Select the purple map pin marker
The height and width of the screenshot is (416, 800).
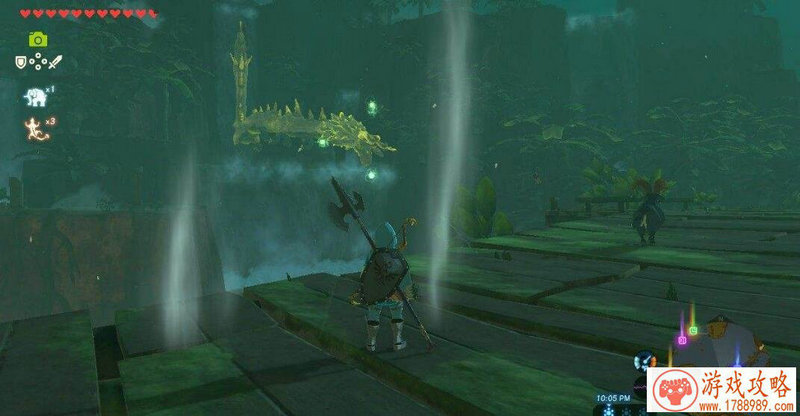point(683,339)
